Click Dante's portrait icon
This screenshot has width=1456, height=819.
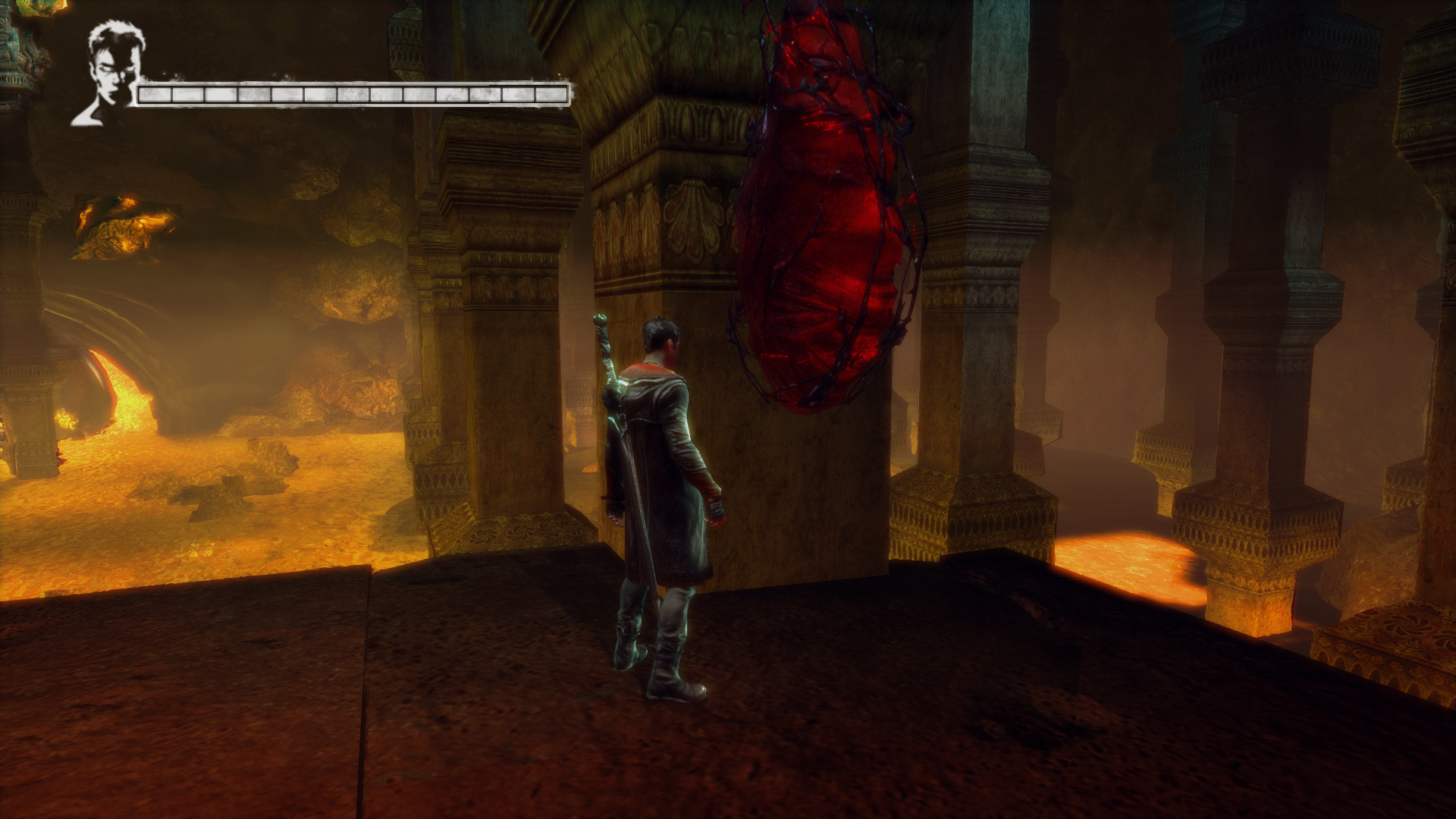coord(110,74)
